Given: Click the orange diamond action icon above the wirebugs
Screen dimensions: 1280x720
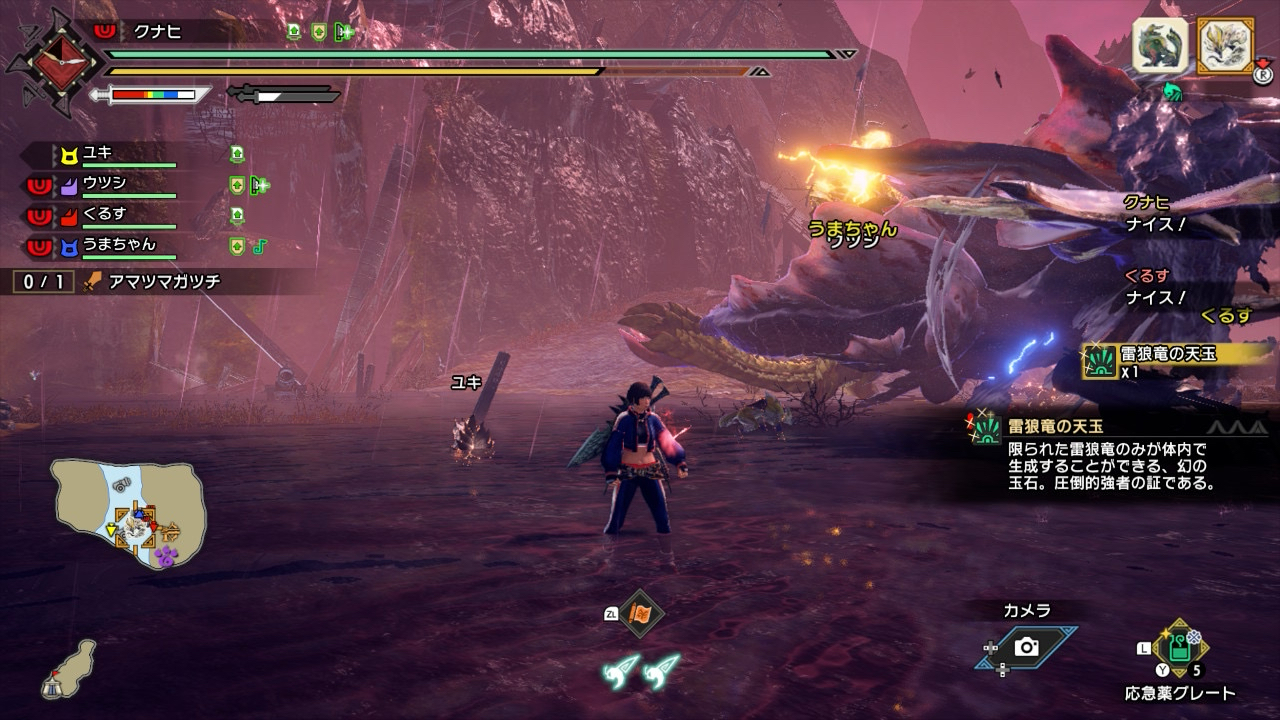Looking at the screenshot, I should tap(639, 614).
